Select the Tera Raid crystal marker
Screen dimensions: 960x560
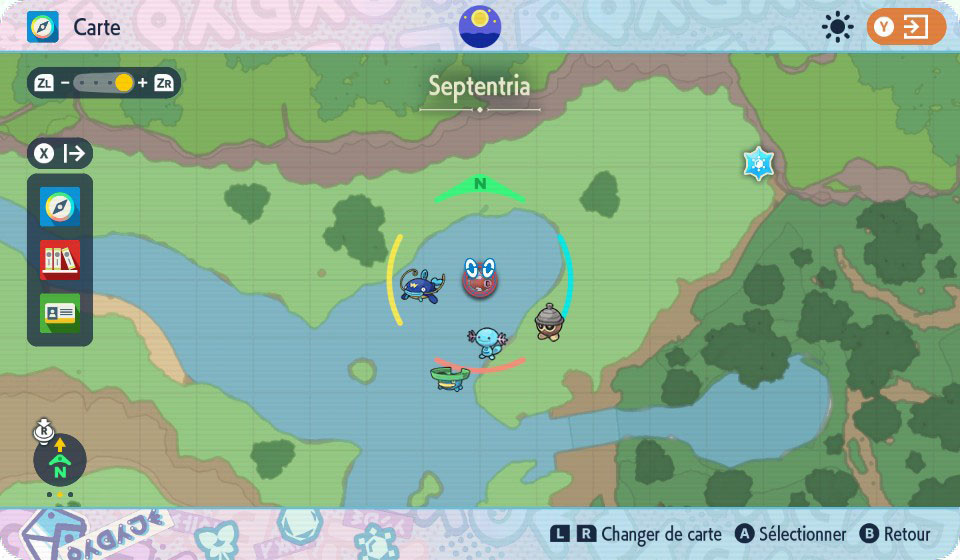(x=759, y=162)
